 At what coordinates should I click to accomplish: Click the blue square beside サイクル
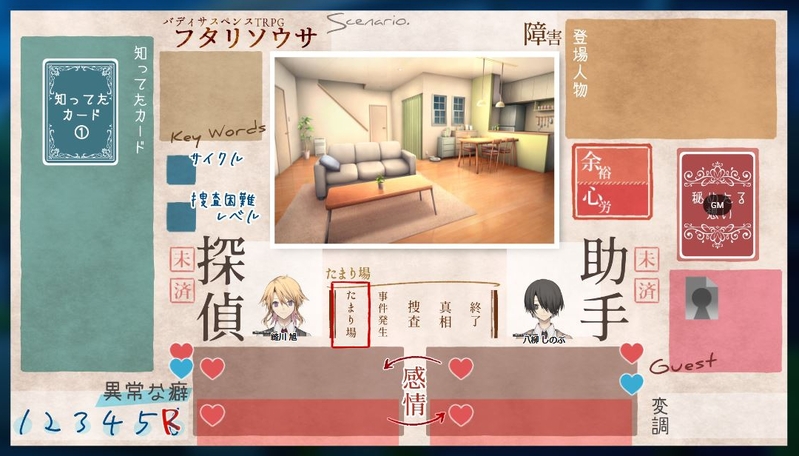[178, 167]
